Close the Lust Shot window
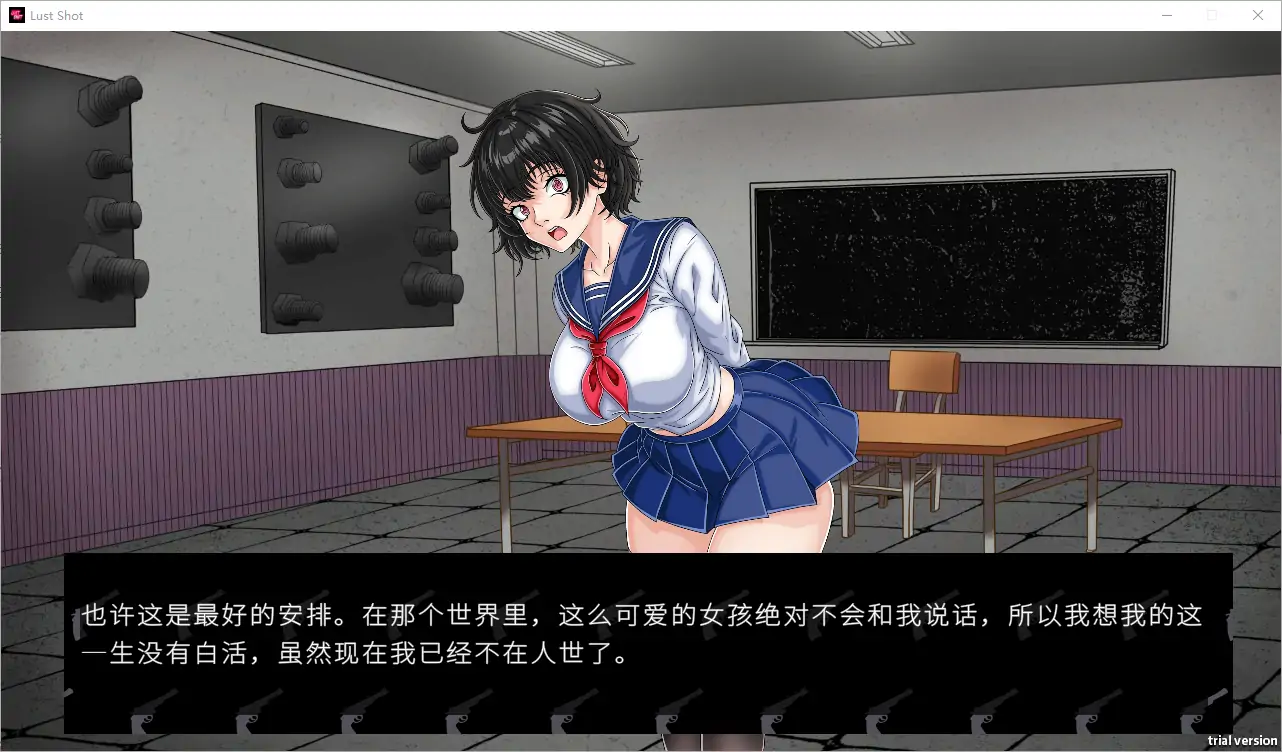The width and height of the screenshot is (1282, 752). pyautogui.click(x=1258, y=15)
